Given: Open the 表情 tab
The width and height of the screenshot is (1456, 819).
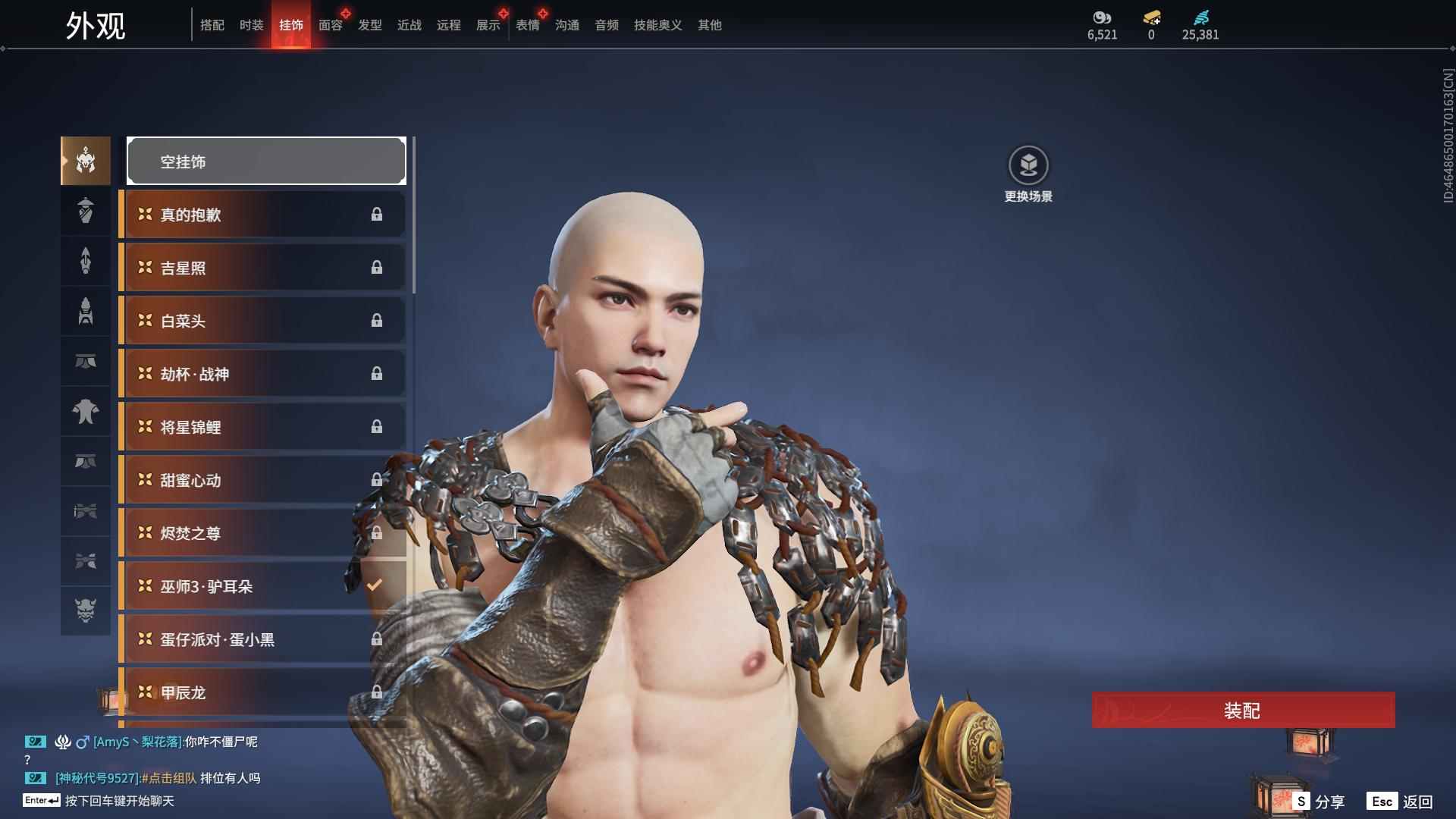Looking at the screenshot, I should tap(527, 25).
